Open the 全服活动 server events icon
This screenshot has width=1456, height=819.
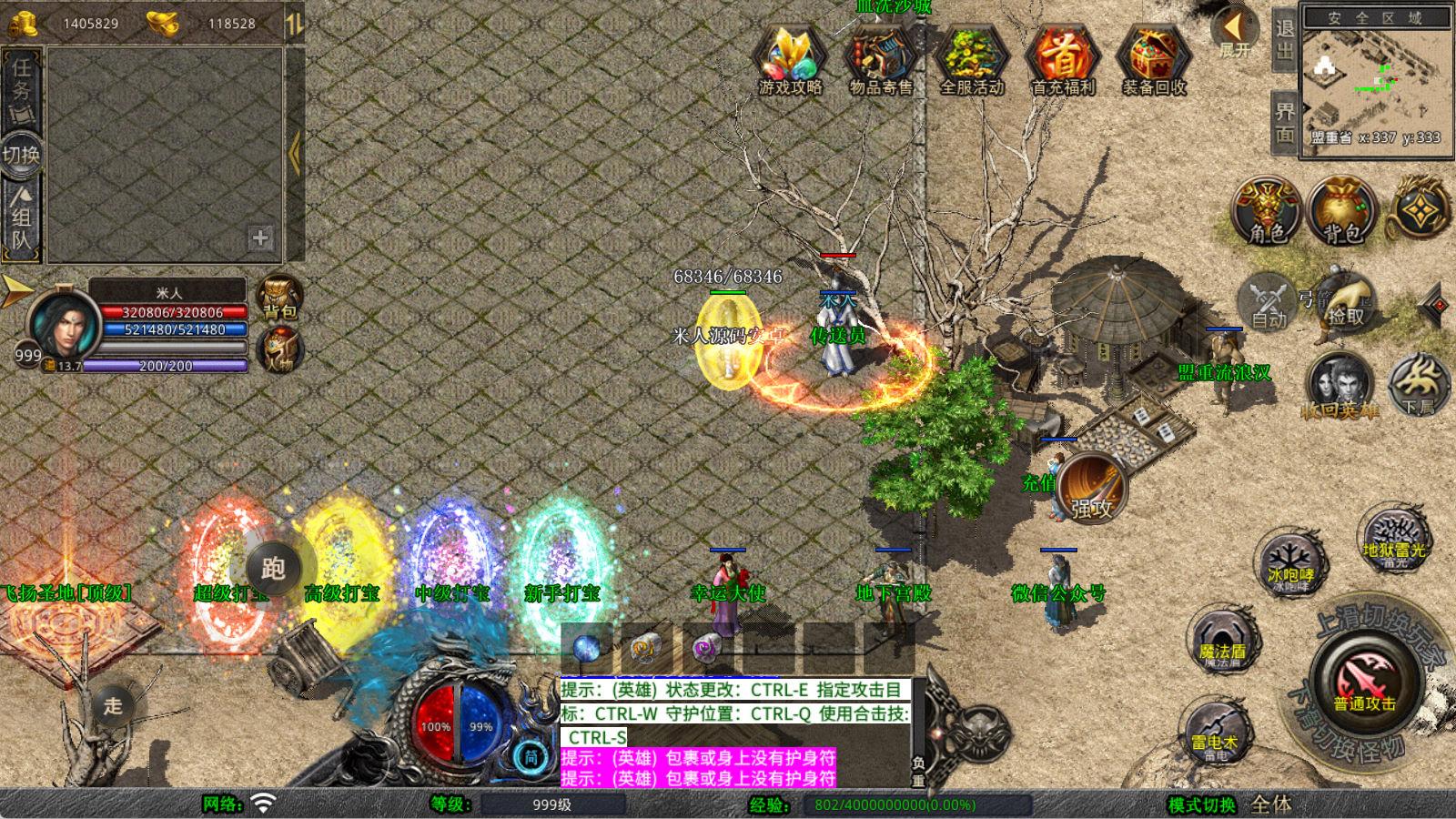[x=971, y=60]
